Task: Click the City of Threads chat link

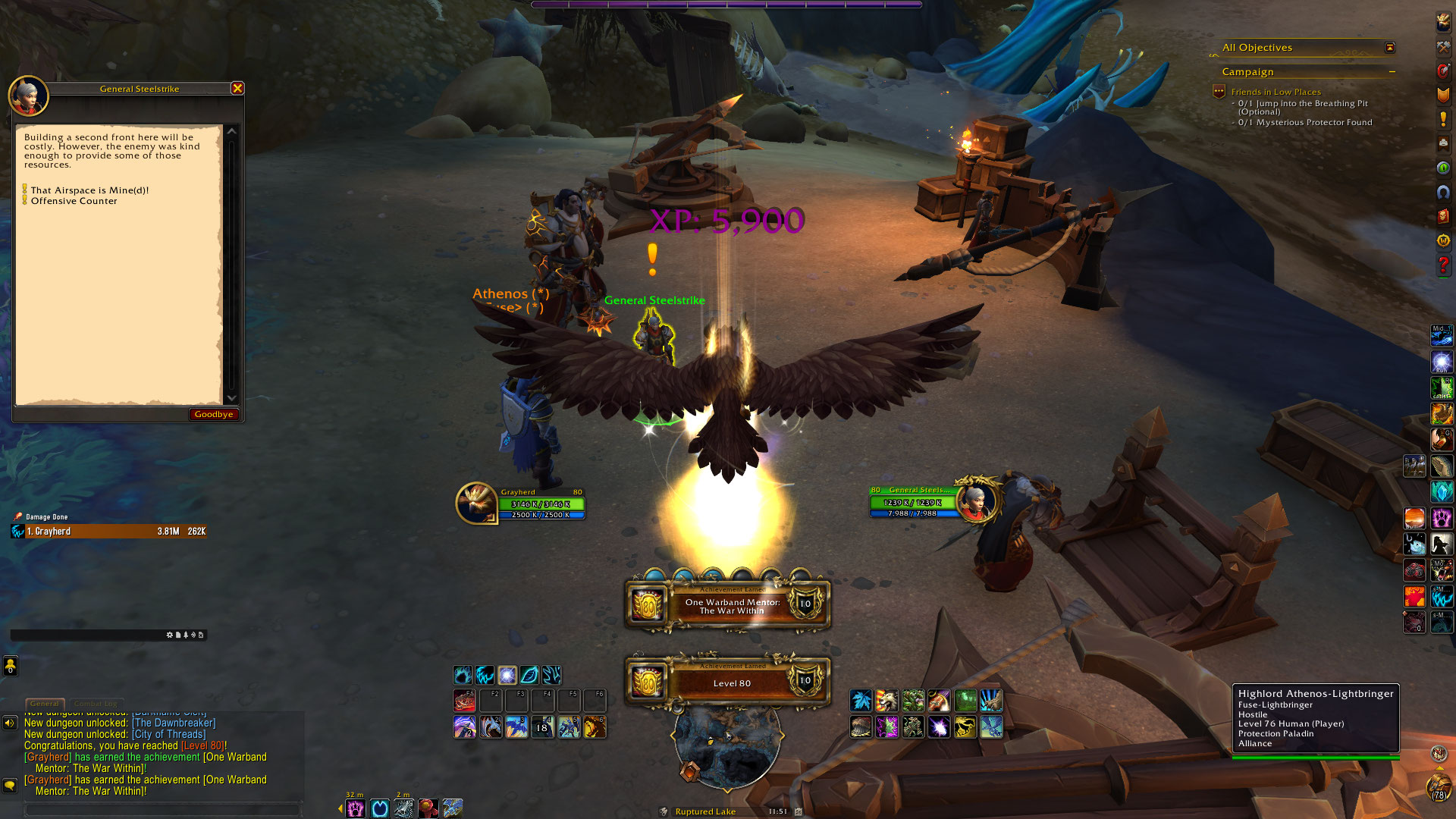Action: point(168,734)
